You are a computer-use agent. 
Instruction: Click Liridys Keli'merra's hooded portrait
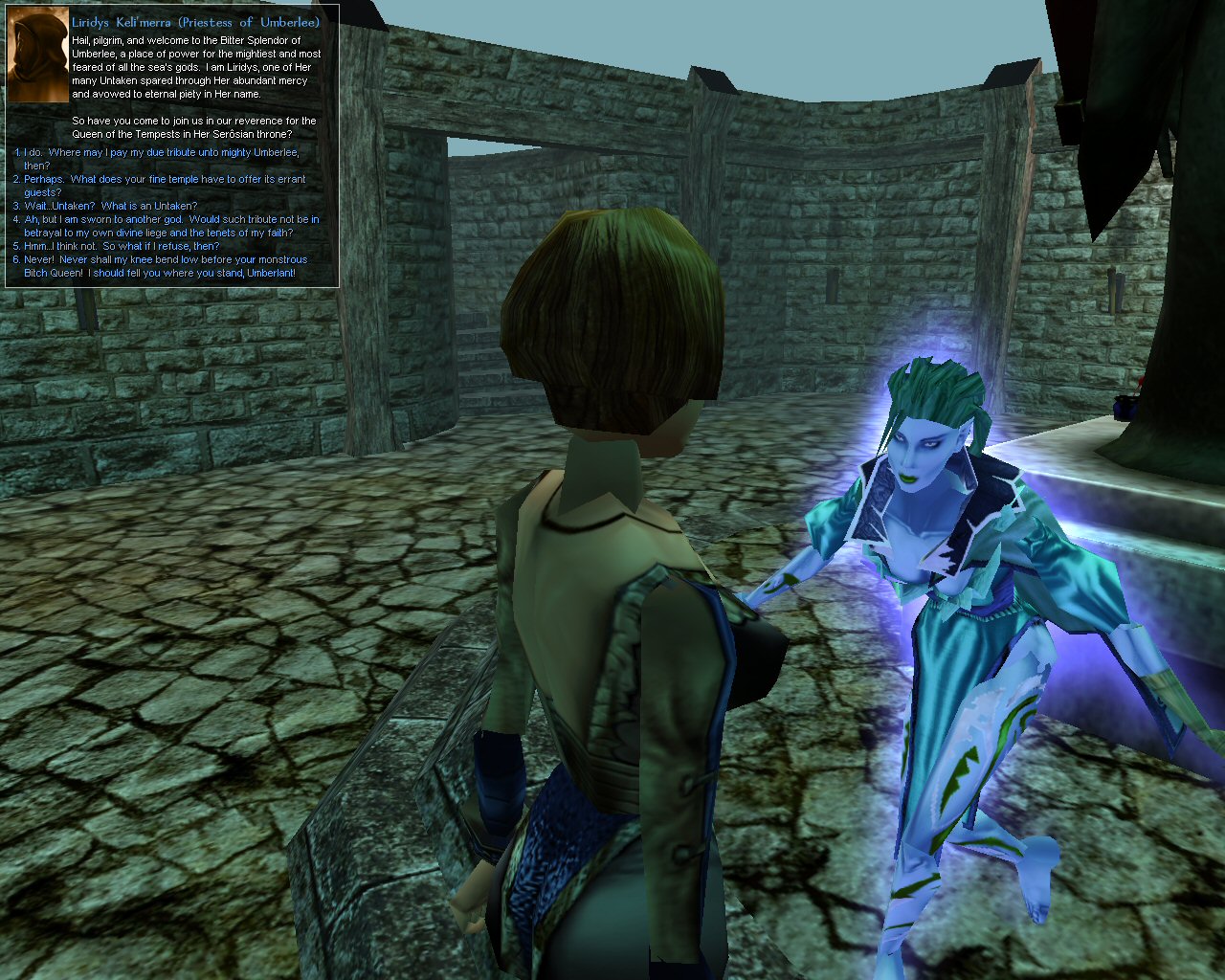pos(37,57)
